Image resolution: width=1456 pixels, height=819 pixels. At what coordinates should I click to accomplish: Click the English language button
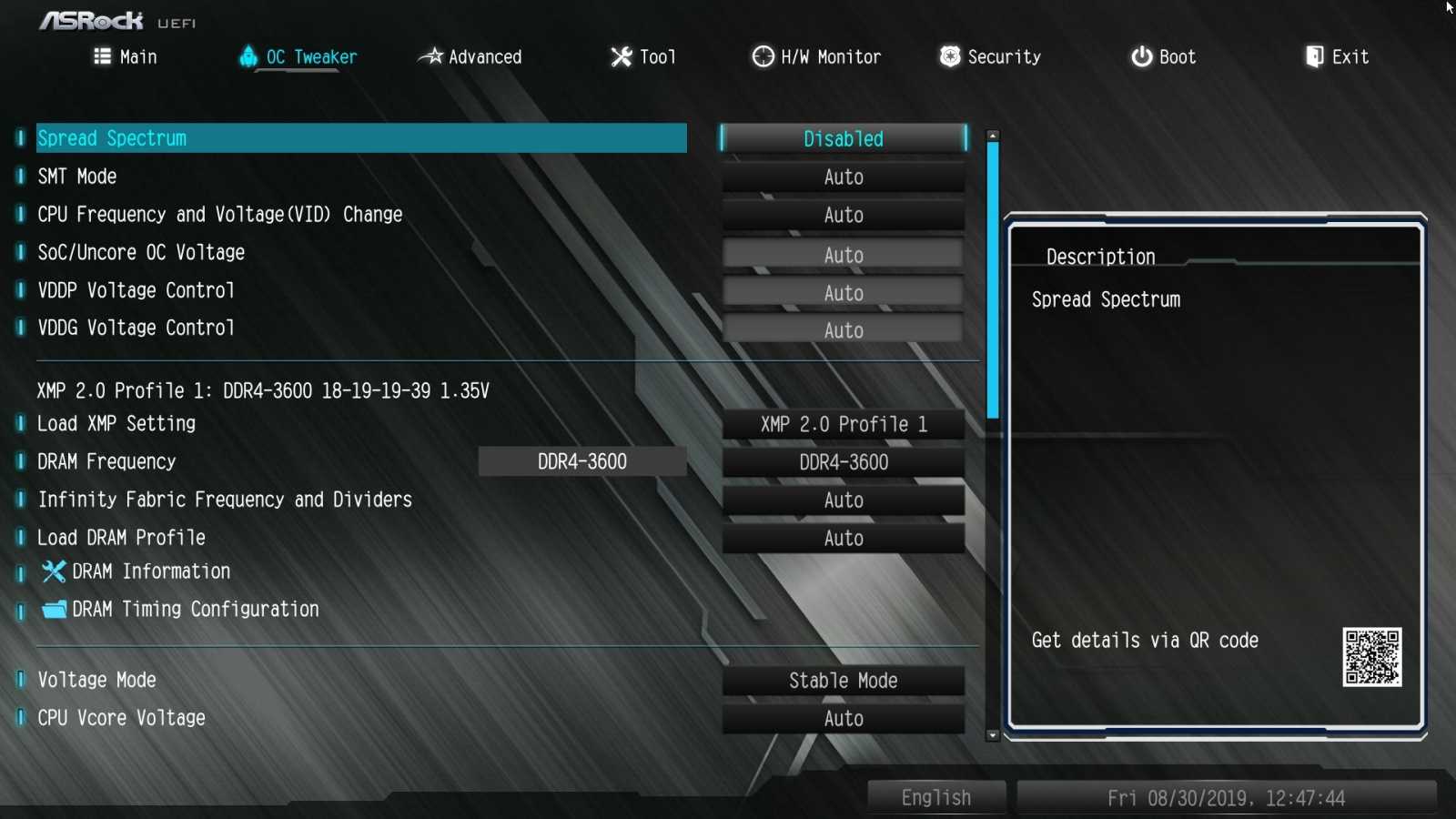coord(935,798)
